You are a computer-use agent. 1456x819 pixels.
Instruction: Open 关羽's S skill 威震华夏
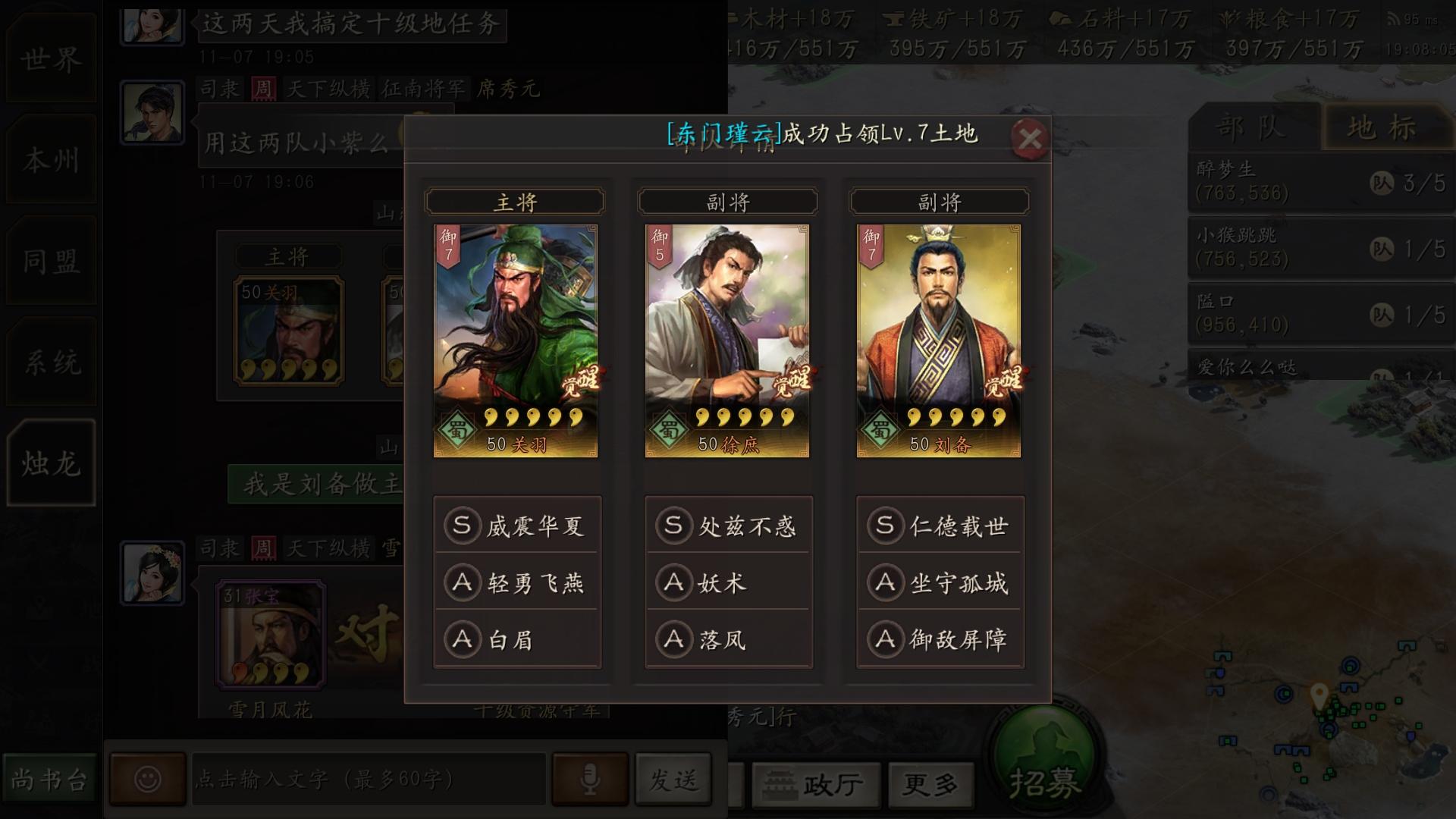tap(516, 526)
